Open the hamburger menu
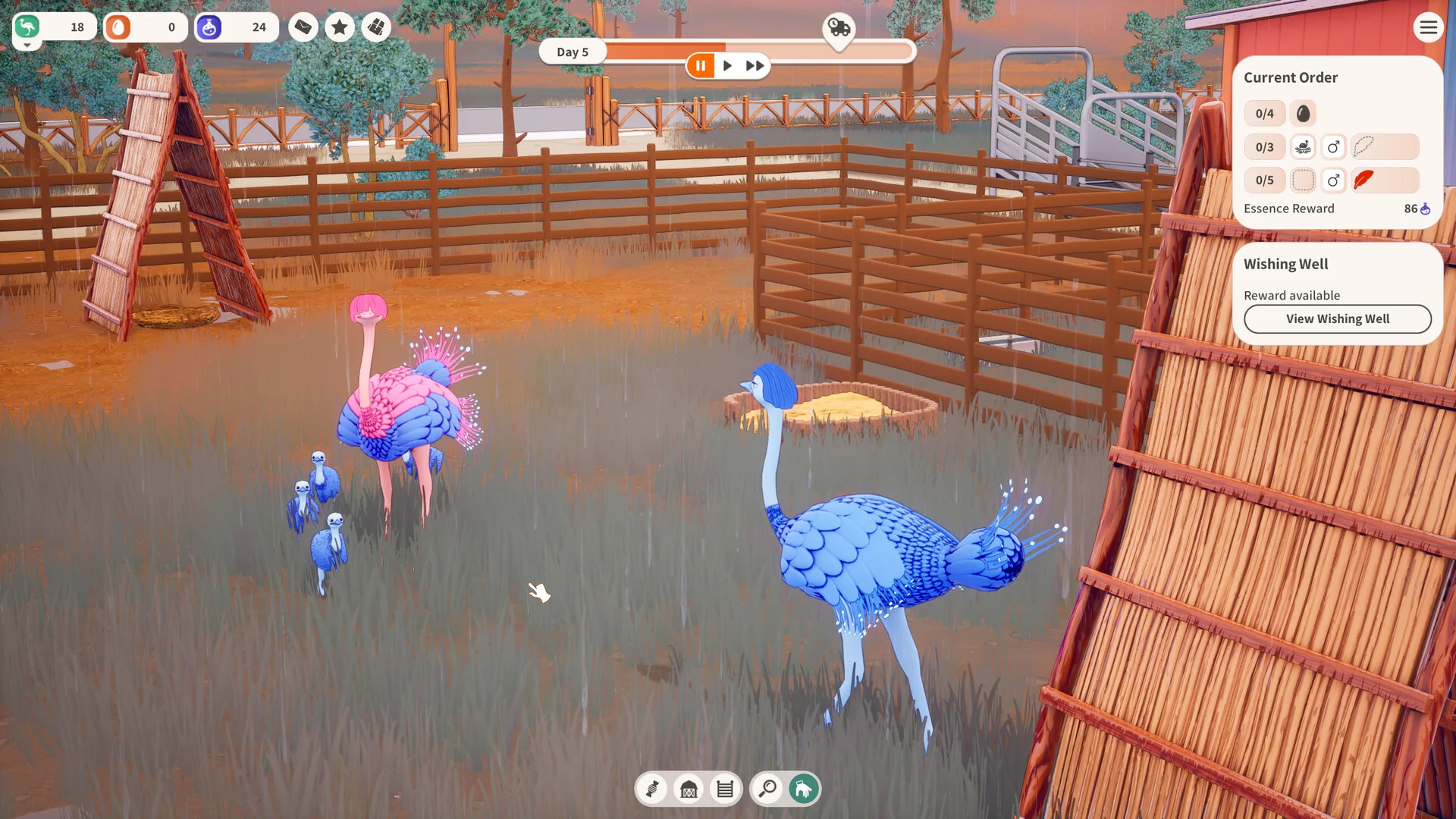This screenshot has width=1456, height=819. pyautogui.click(x=1428, y=28)
